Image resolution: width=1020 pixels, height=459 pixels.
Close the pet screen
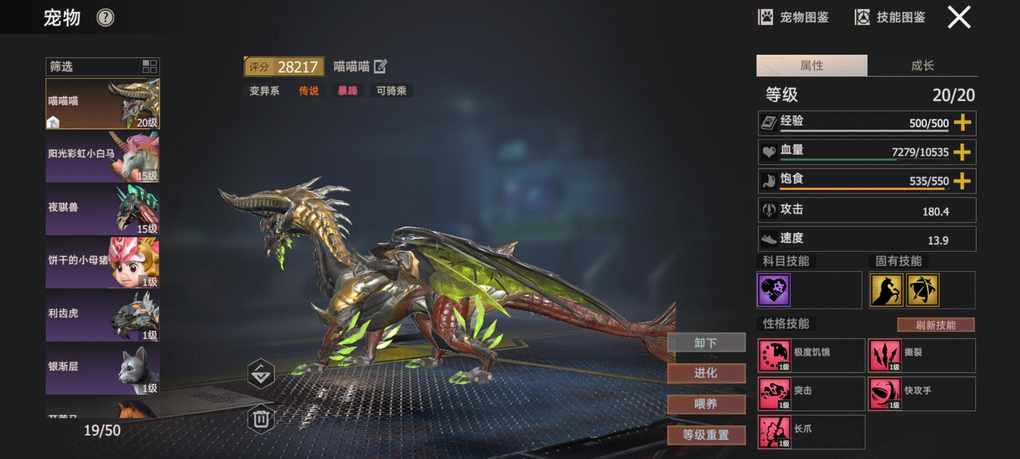click(959, 17)
